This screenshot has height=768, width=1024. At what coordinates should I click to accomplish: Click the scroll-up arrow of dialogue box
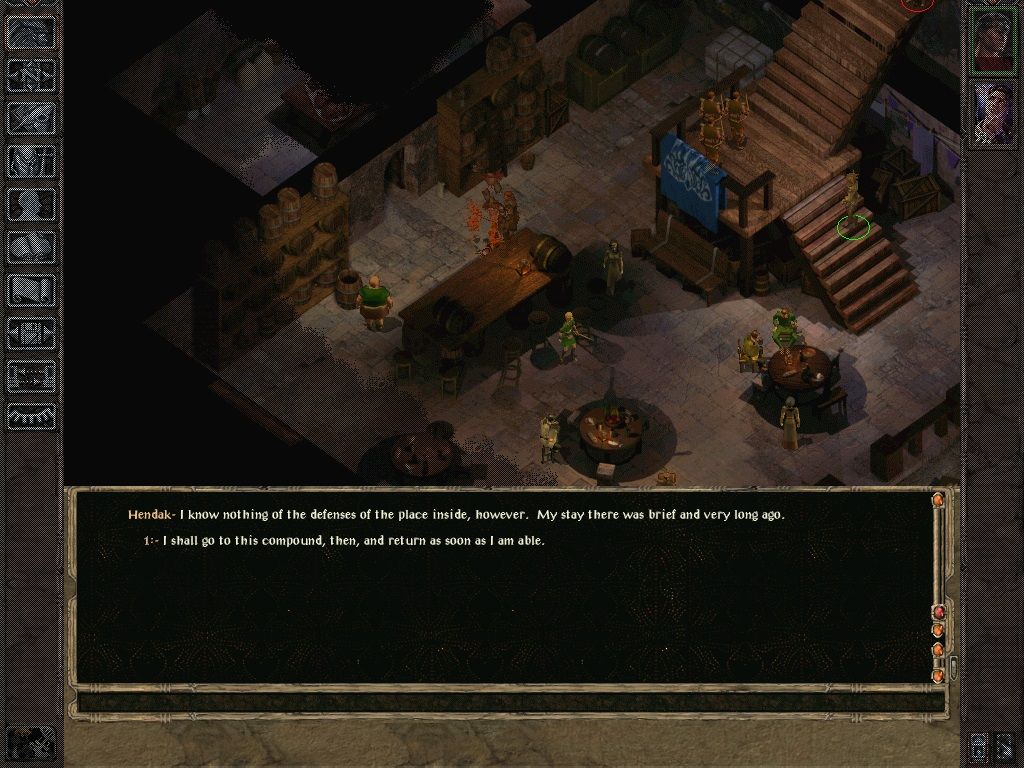(x=937, y=499)
